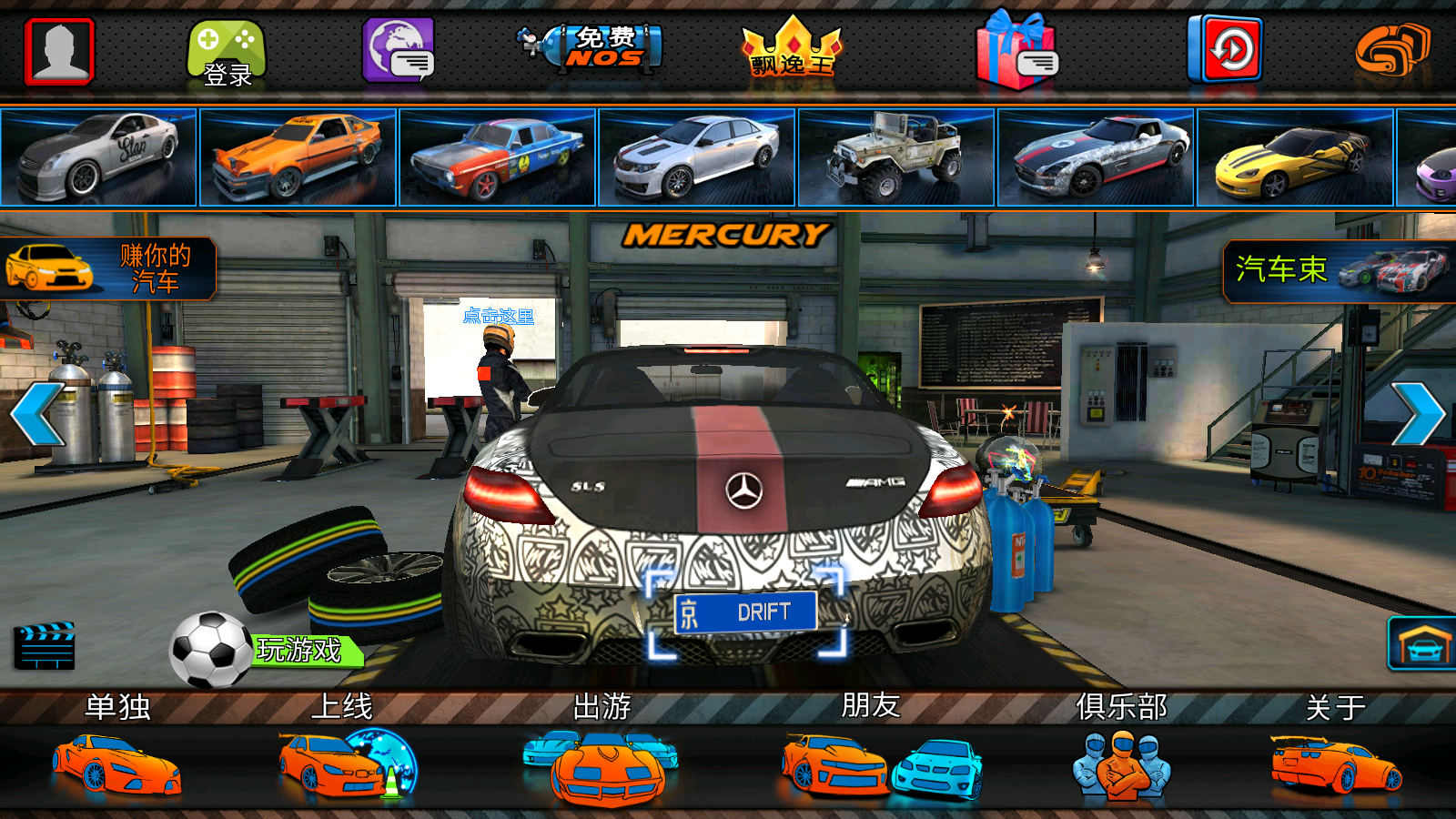Click the film clapperboard icon
1456x819 pixels.
45,646
